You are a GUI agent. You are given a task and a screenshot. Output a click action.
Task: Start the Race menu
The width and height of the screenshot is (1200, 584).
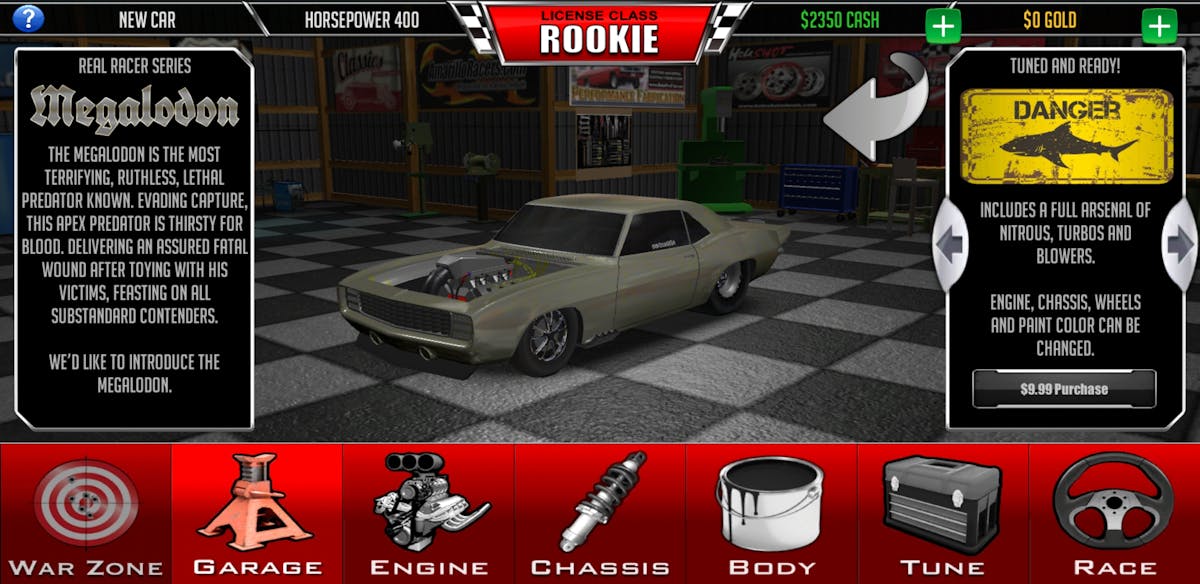click(1114, 514)
